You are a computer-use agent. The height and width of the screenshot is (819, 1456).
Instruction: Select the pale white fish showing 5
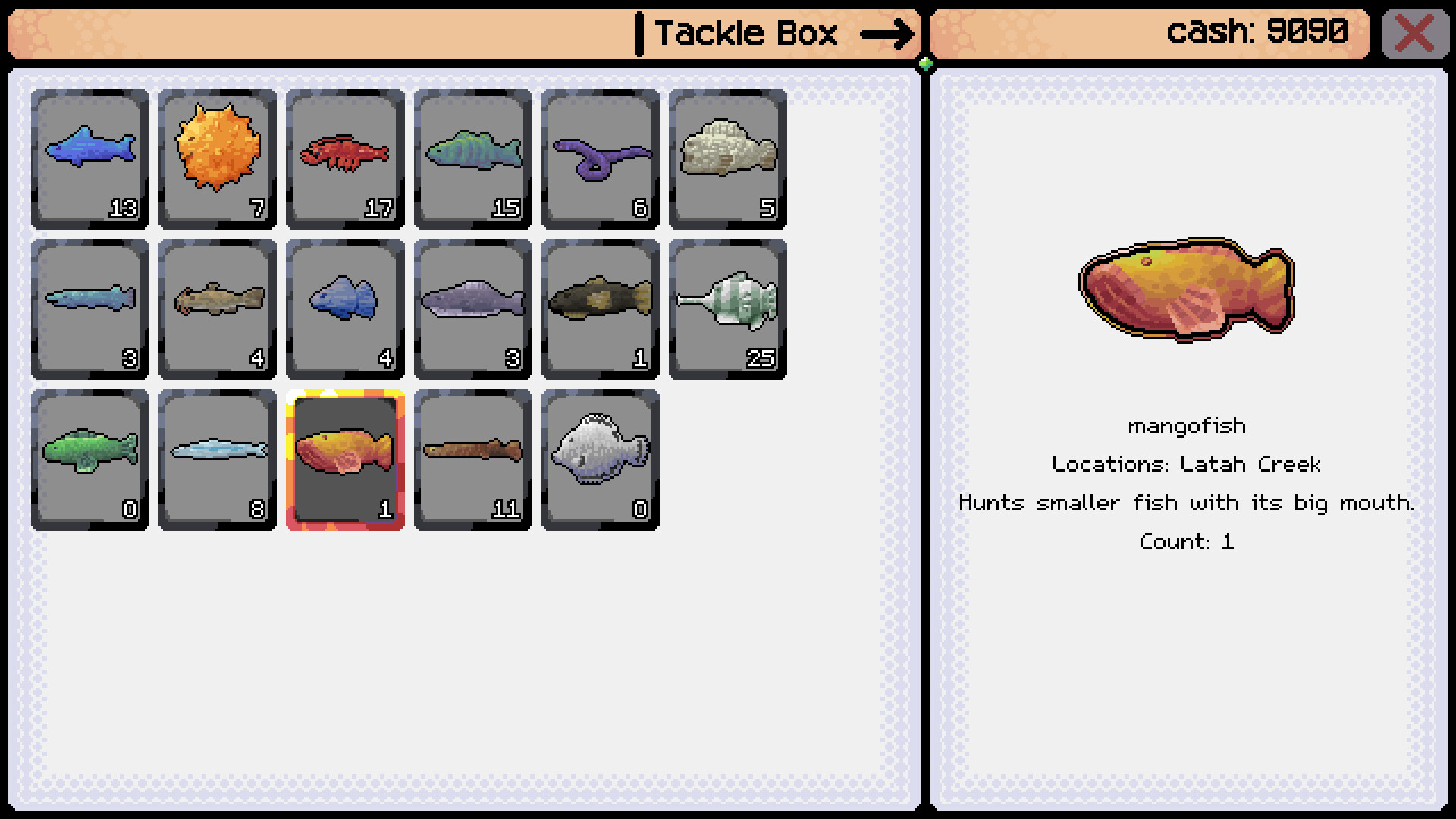726,154
